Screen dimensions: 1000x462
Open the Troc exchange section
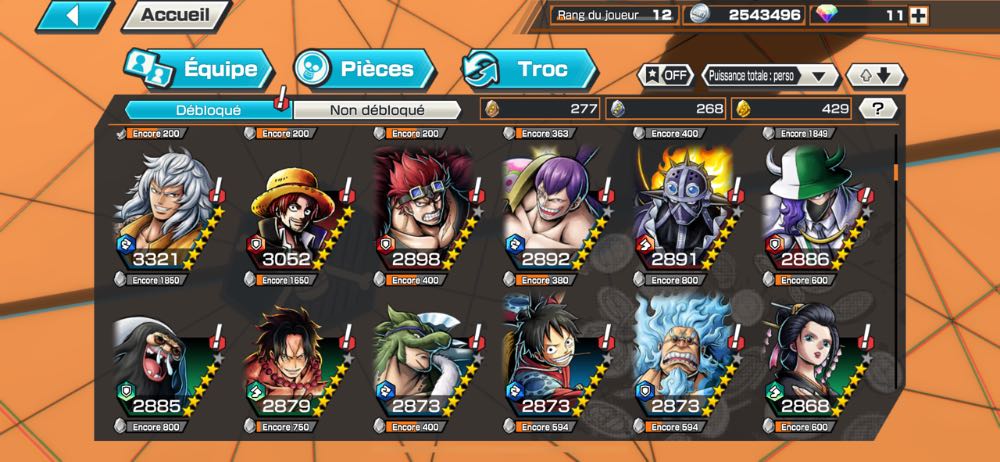529,69
